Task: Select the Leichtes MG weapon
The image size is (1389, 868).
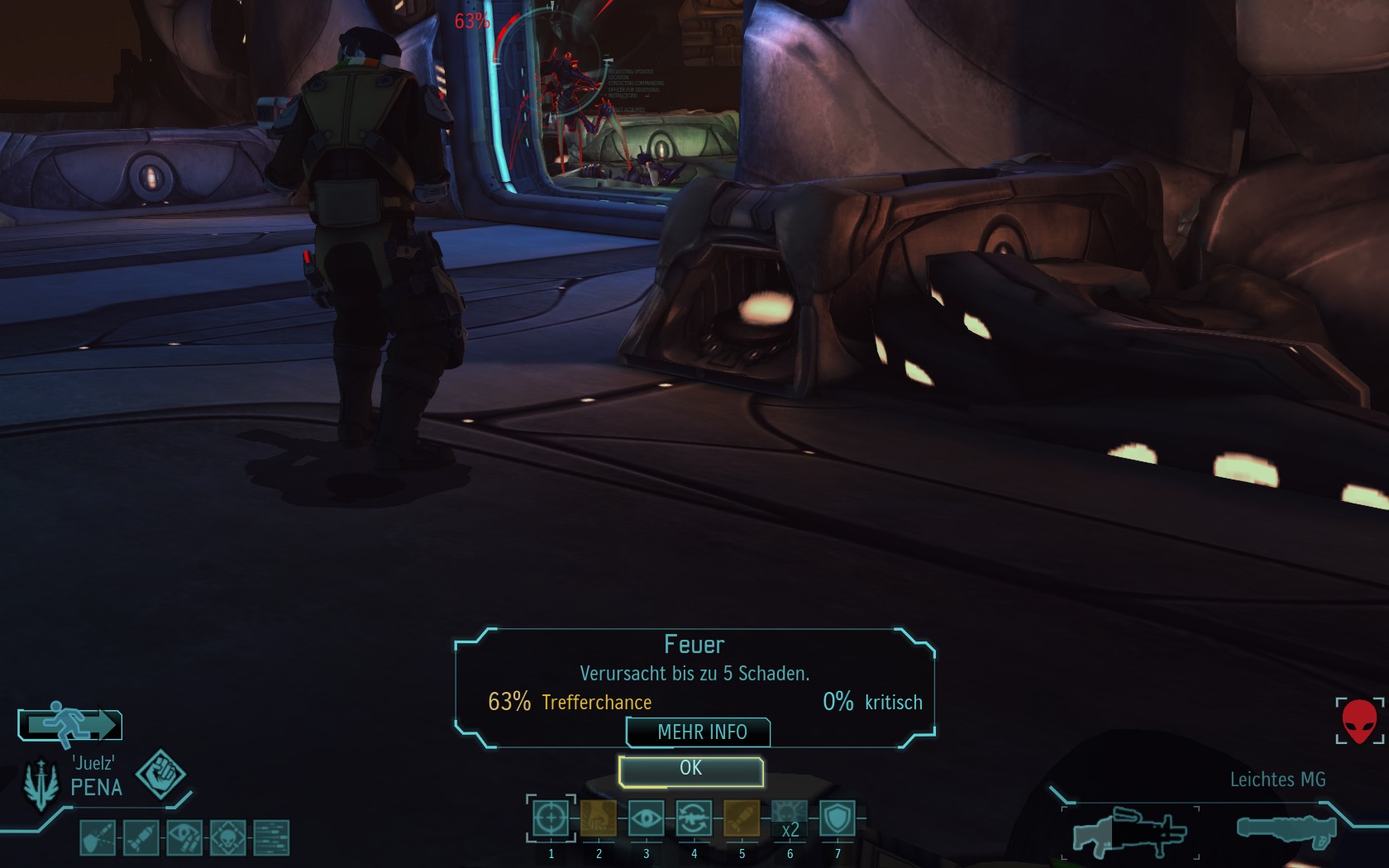Action: tap(1129, 832)
